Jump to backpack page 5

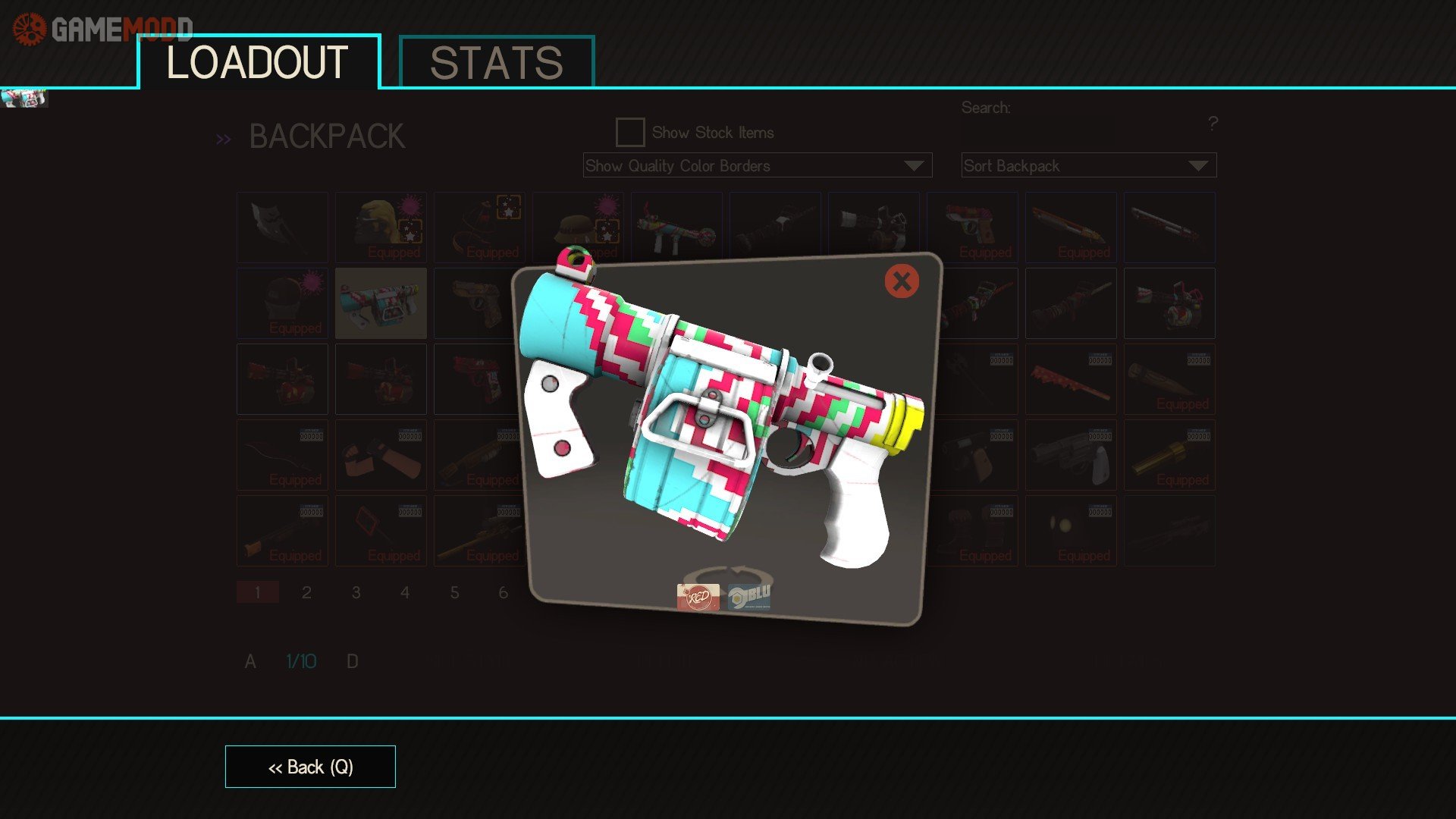454,592
